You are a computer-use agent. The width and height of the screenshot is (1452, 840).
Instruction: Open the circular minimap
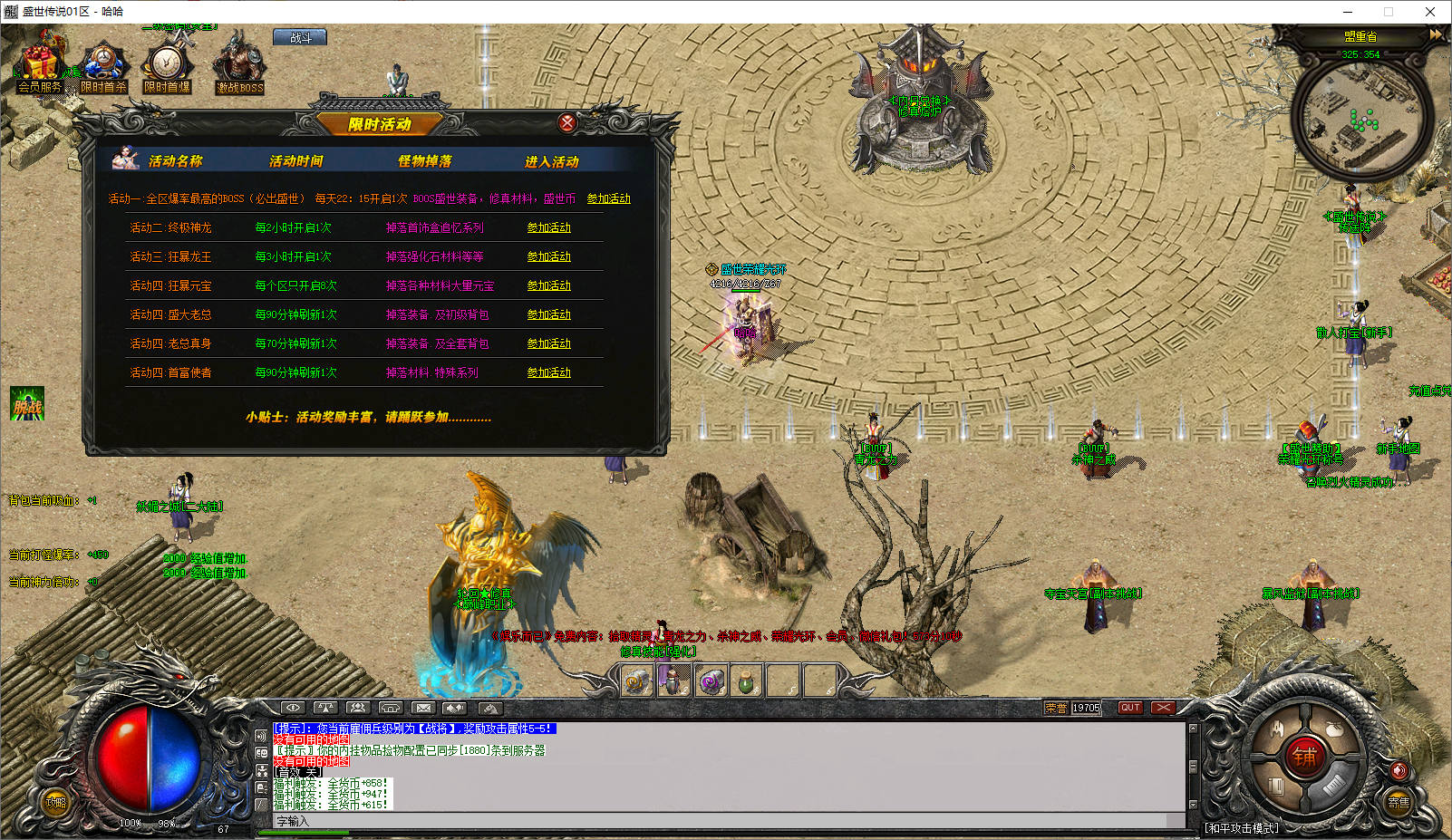[1361, 118]
